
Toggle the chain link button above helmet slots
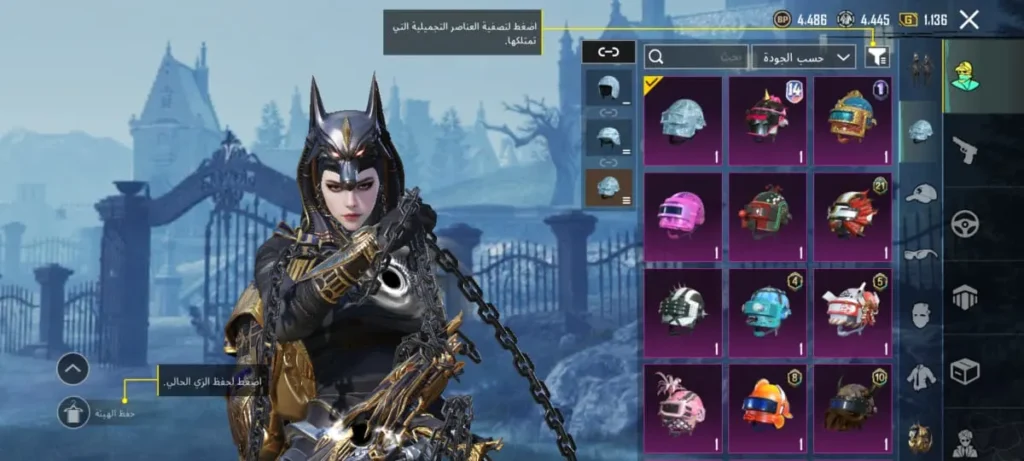tap(608, 52)
